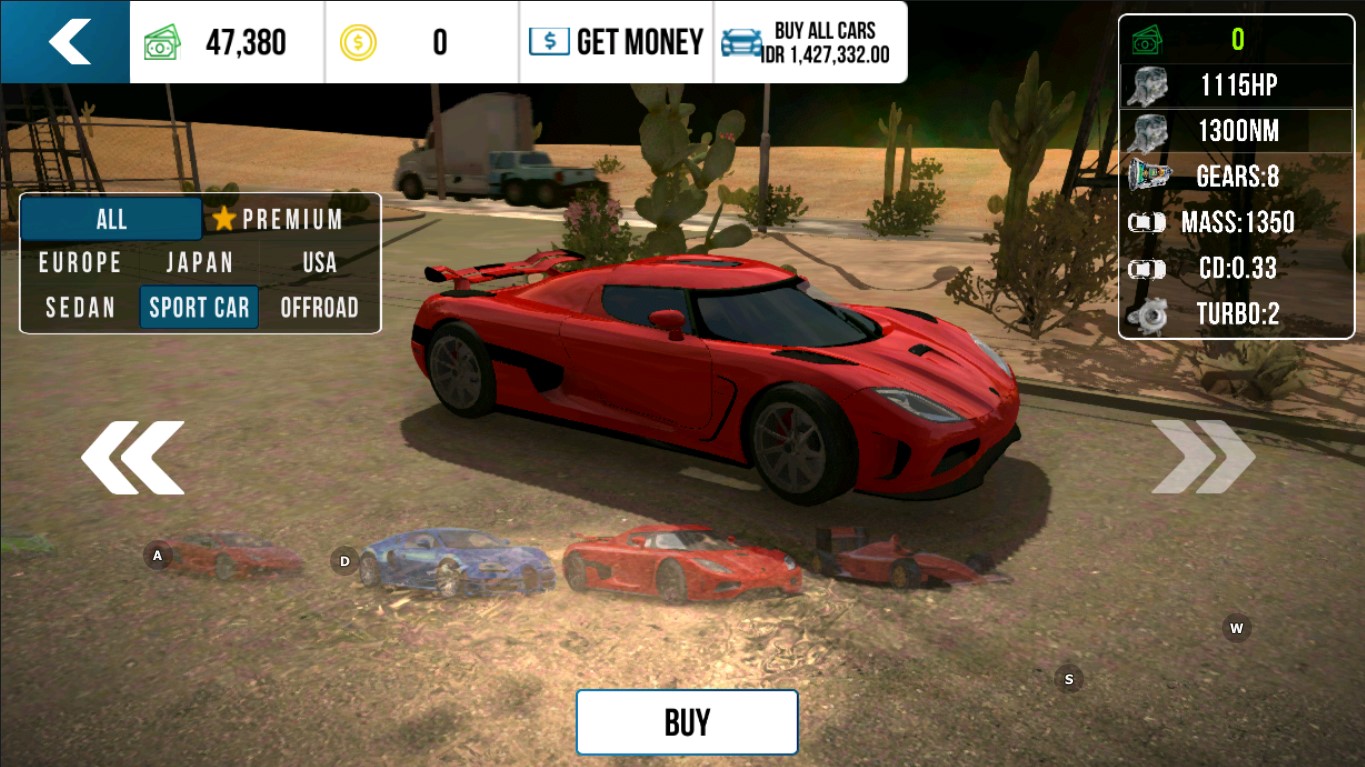Viewport: 1365px width, 767px height.
Task: Switch to the EUROPE tab
Action: click(x=80, y=263)
